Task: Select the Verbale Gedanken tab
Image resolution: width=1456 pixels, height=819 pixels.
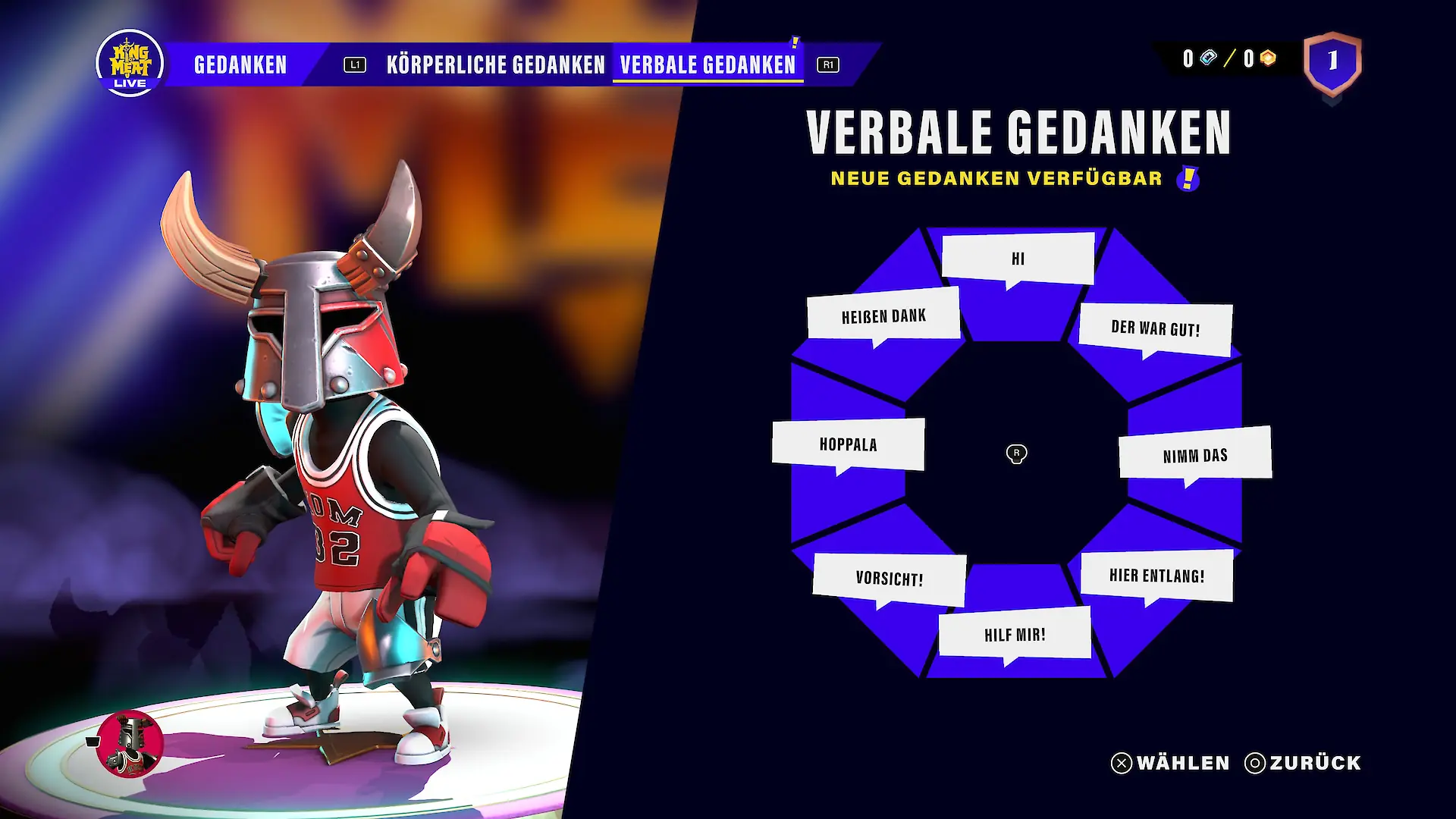Action: pyautogui.click(x=708, y=65)
